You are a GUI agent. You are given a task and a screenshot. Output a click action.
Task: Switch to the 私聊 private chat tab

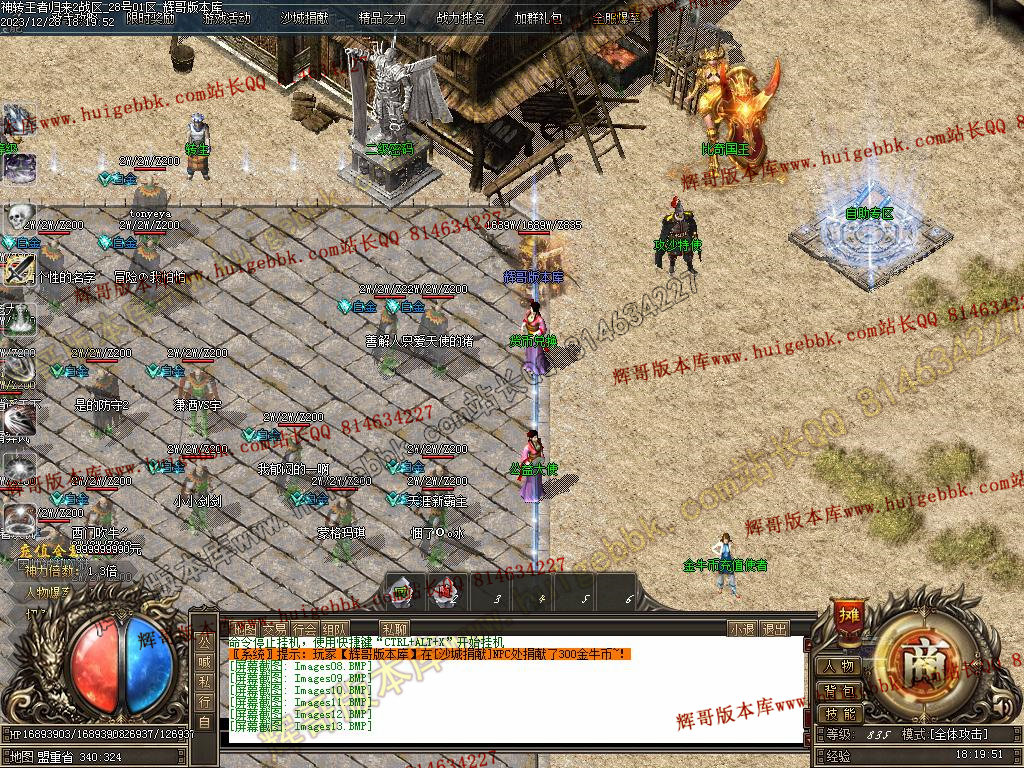pyautogui.click(x=394, y=629)
